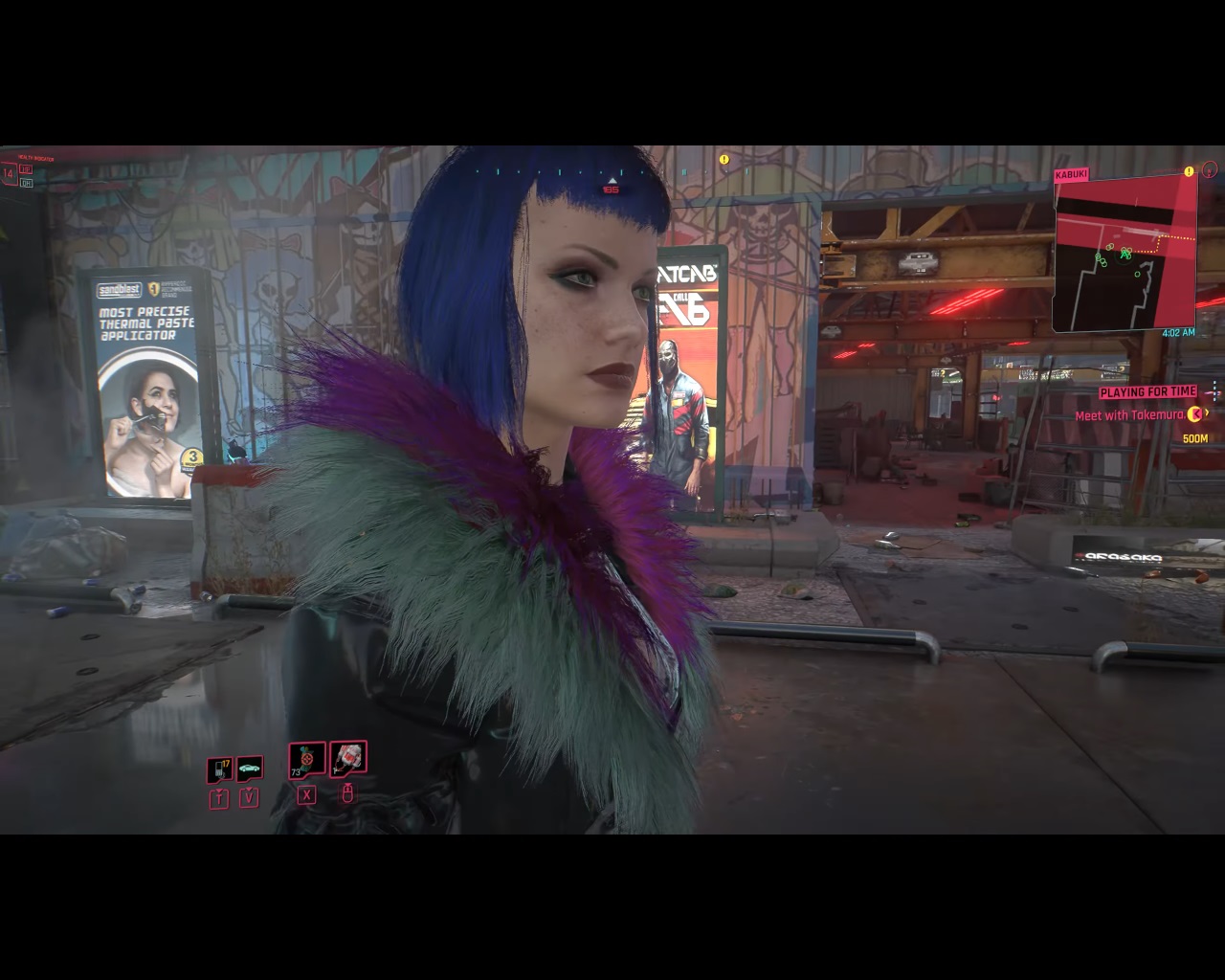Click the north compass icon beside the minimap
This screenshot has height=980, width=1225.
point(1210,170)
